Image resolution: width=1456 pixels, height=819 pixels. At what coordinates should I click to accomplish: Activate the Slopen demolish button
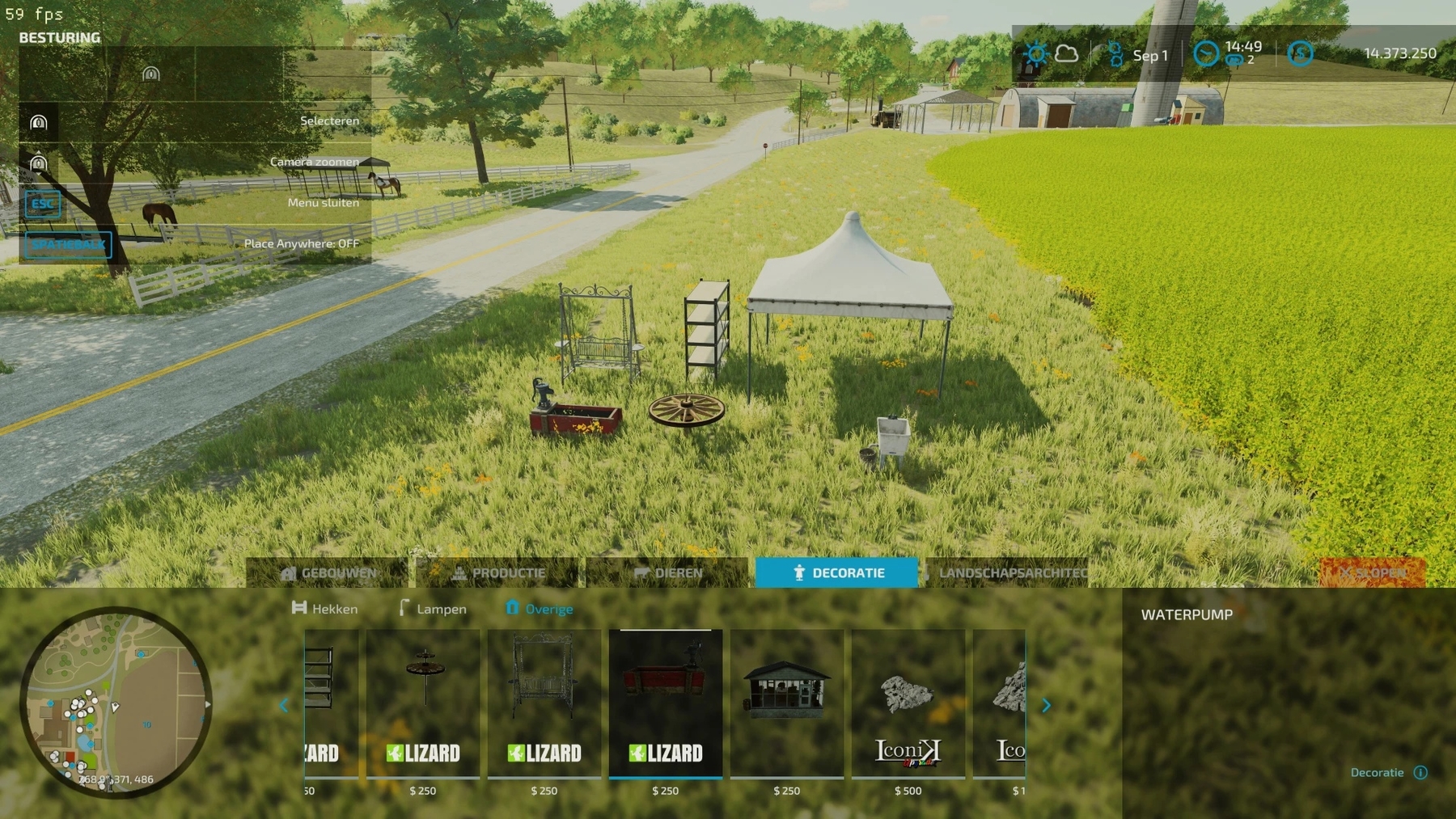[x=1373, y=573]
